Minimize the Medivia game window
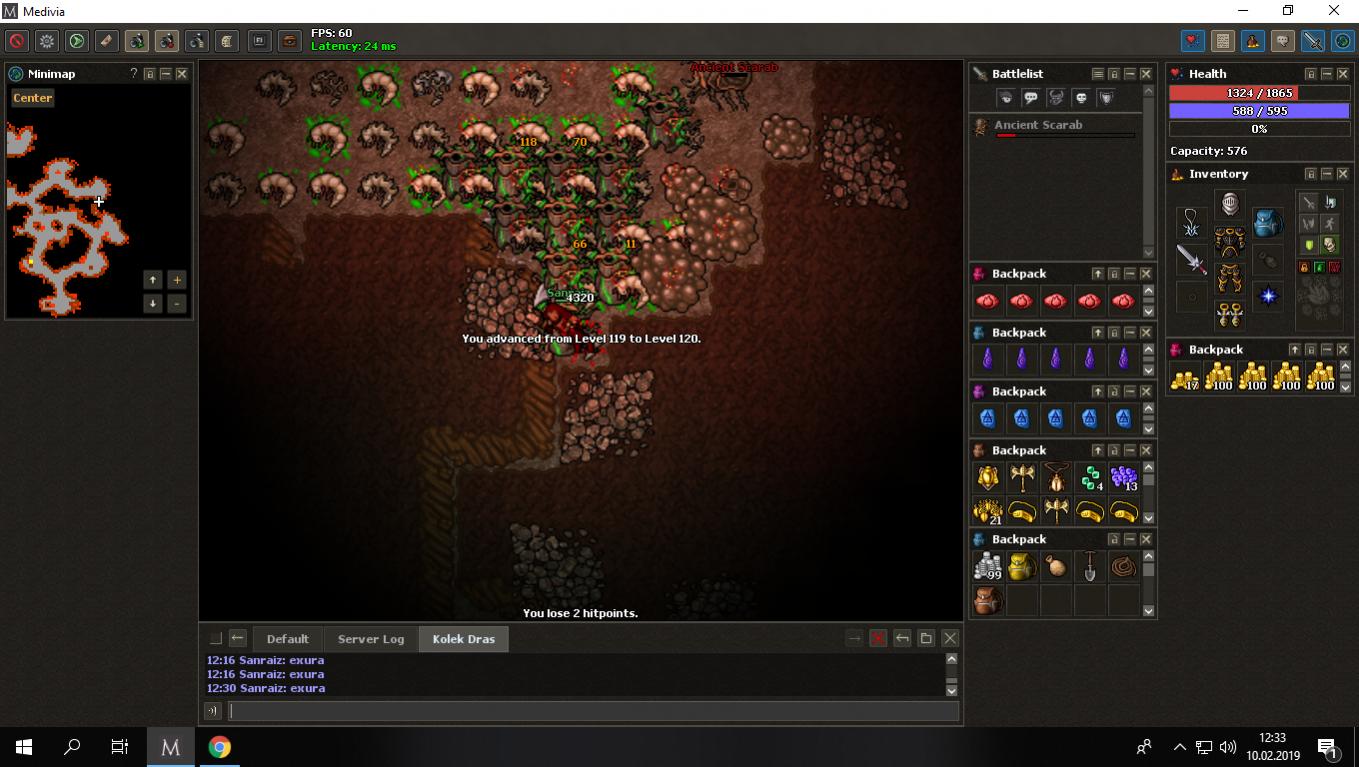The width and height of the screenshot is (1359, 767). coord(1243,11)
